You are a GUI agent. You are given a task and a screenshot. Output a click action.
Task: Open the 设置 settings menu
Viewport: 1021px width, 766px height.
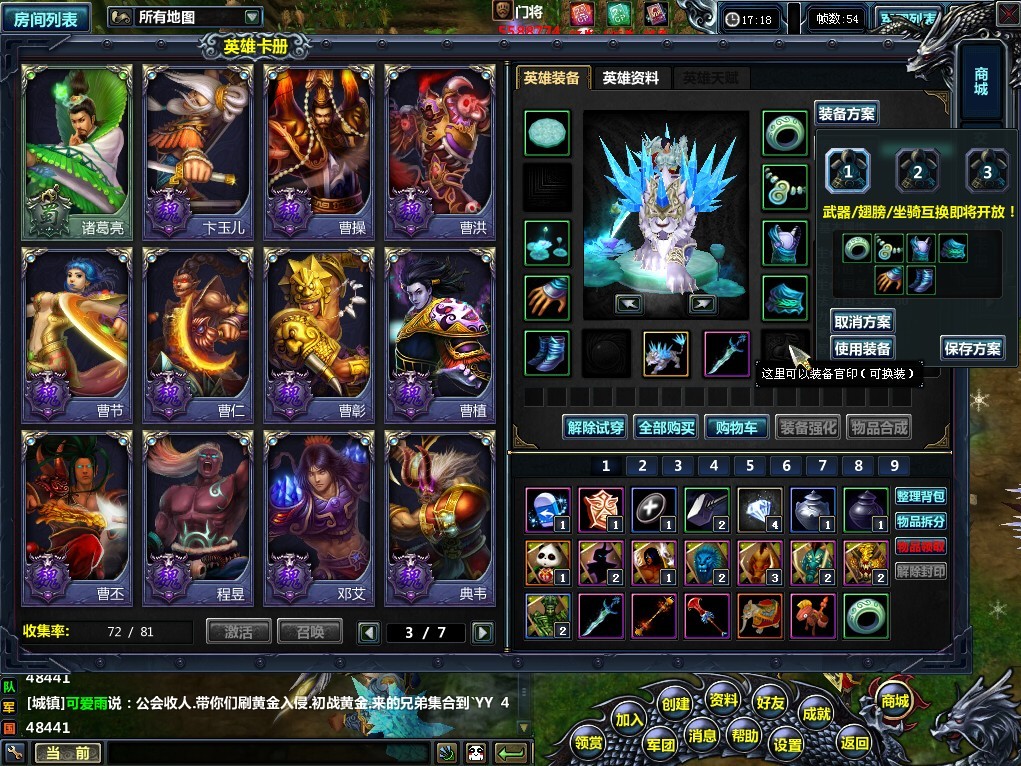788,744
